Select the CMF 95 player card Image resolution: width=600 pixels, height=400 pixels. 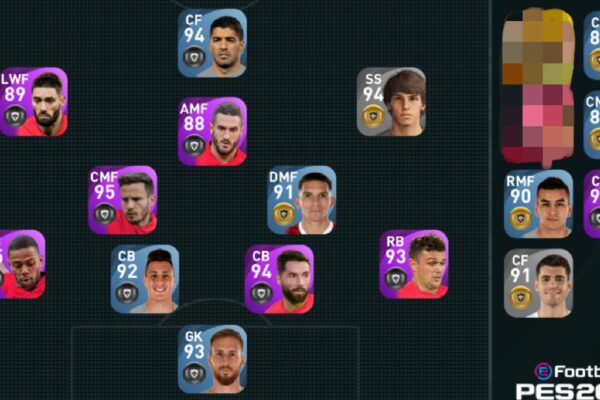122,200
